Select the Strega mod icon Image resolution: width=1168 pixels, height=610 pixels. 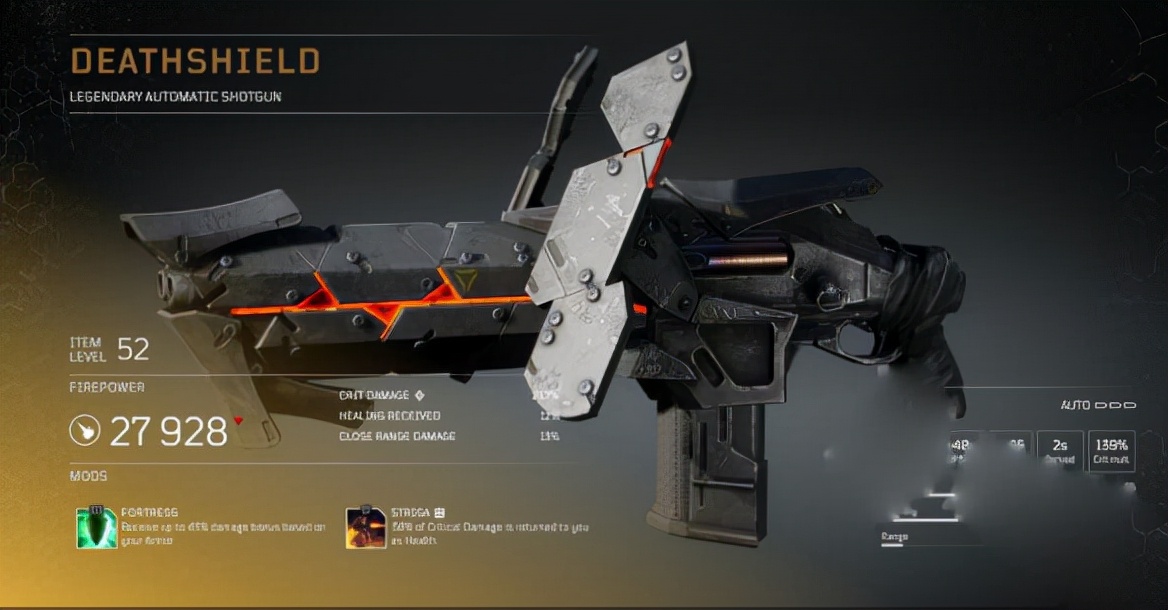[x=365, y=527]
